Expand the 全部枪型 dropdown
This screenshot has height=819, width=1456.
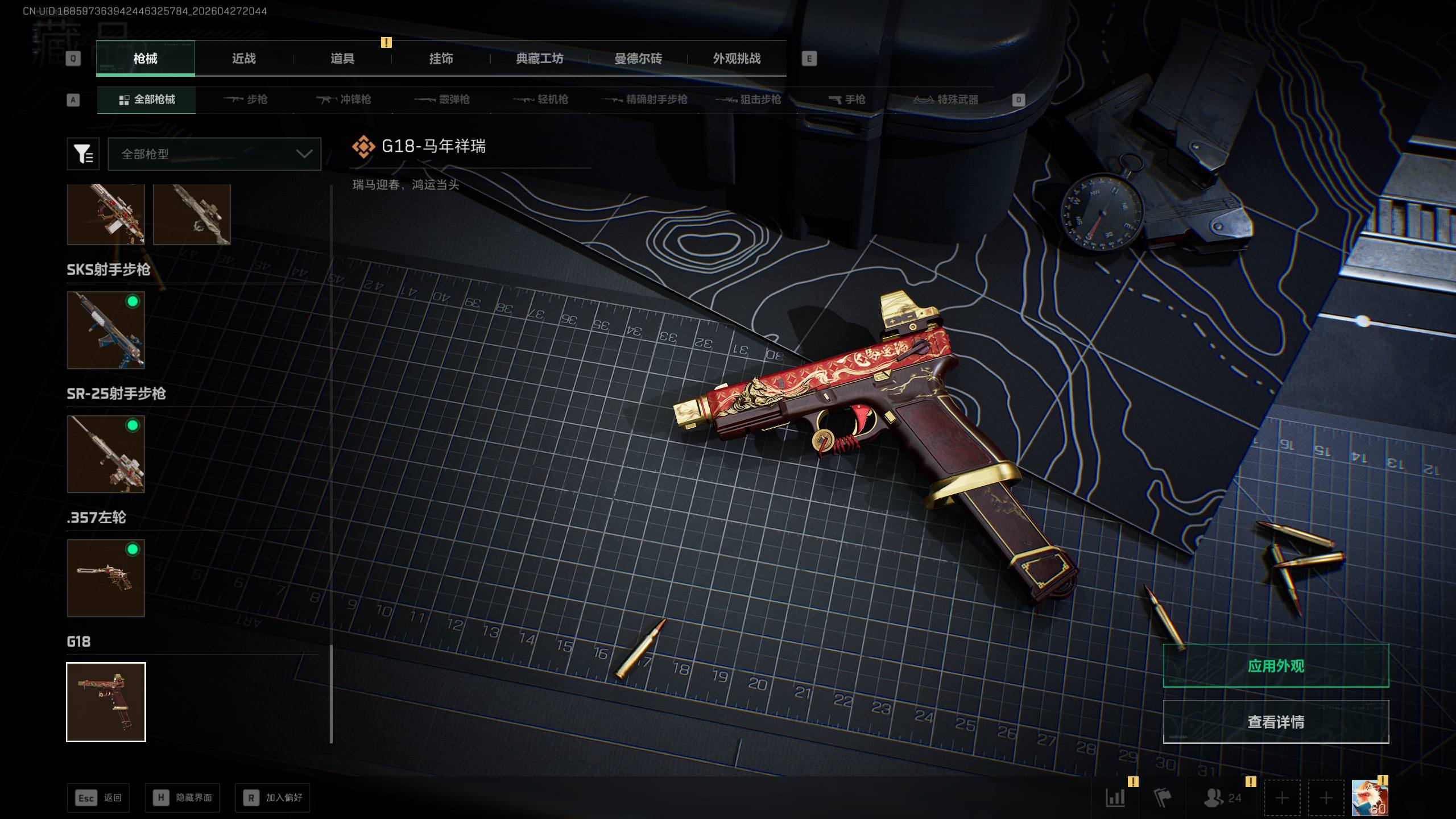tap(214, 154)
